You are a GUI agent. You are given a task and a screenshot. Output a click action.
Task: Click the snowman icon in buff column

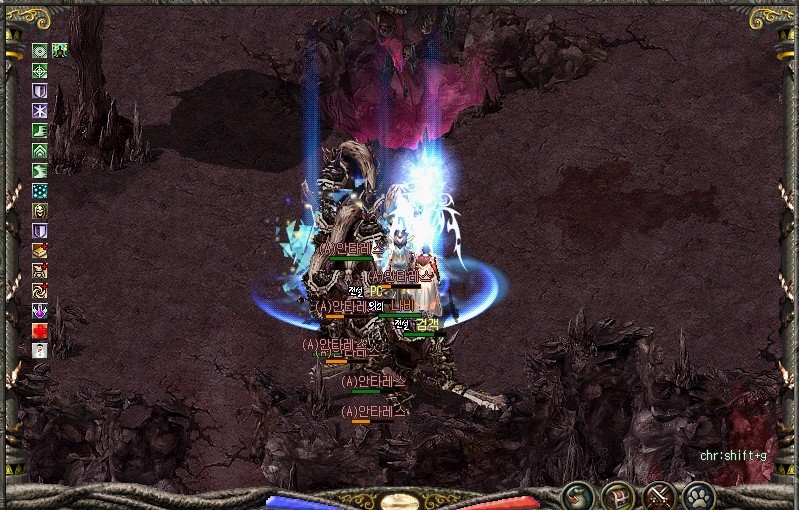pos(40,350)
